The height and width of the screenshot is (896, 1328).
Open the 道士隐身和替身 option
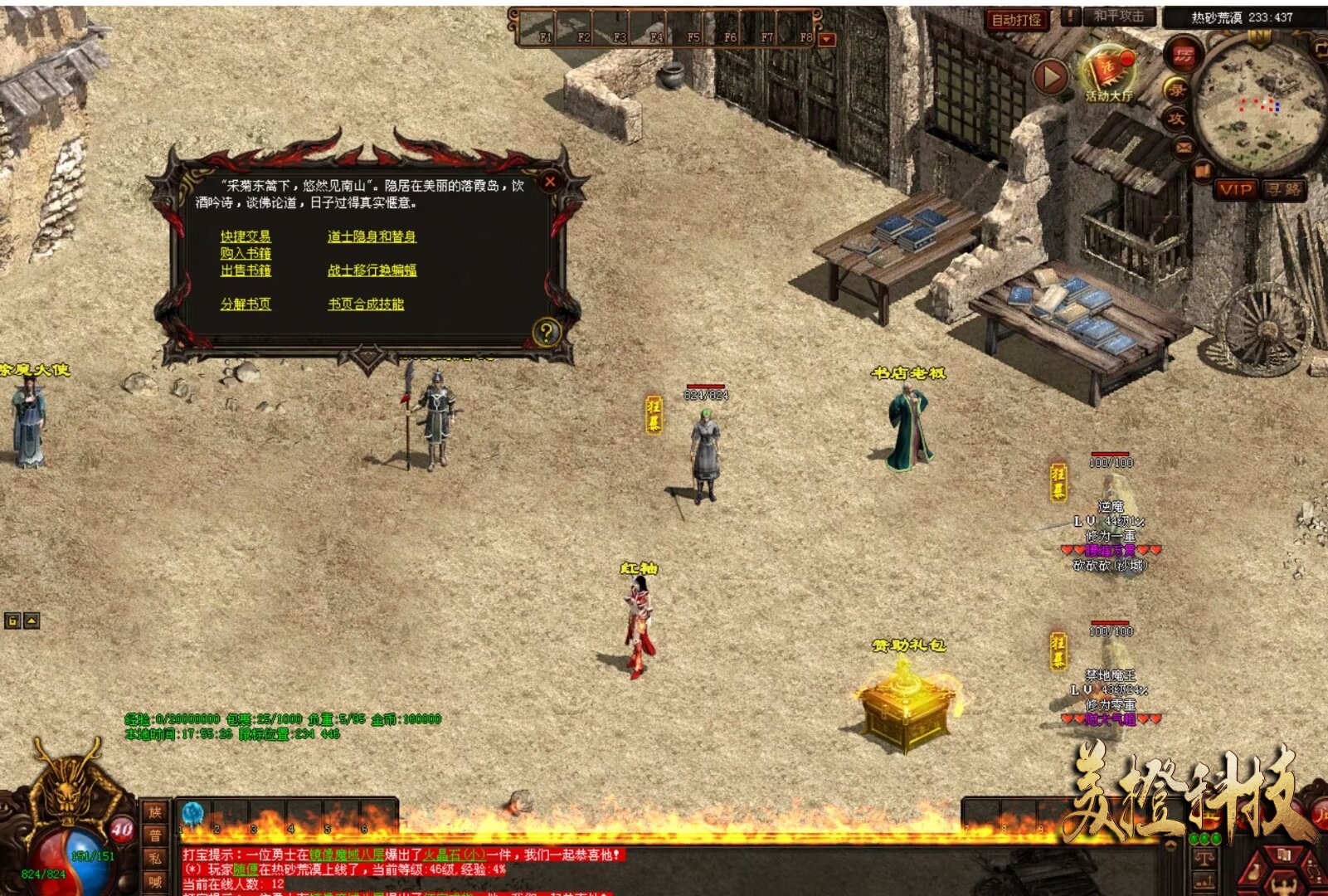[x=372, y=236]
